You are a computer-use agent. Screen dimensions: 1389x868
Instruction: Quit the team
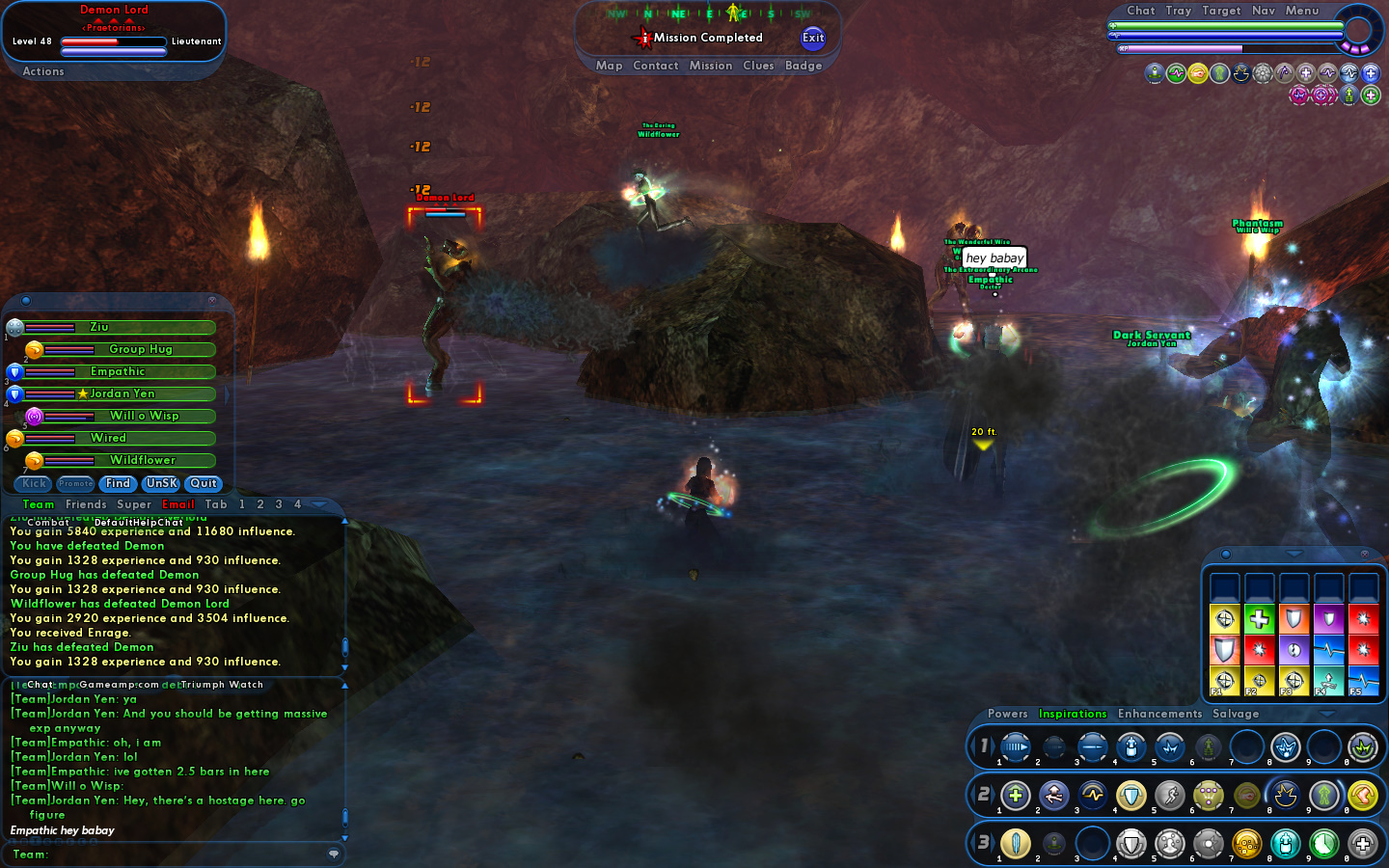(x=204, y=483)
